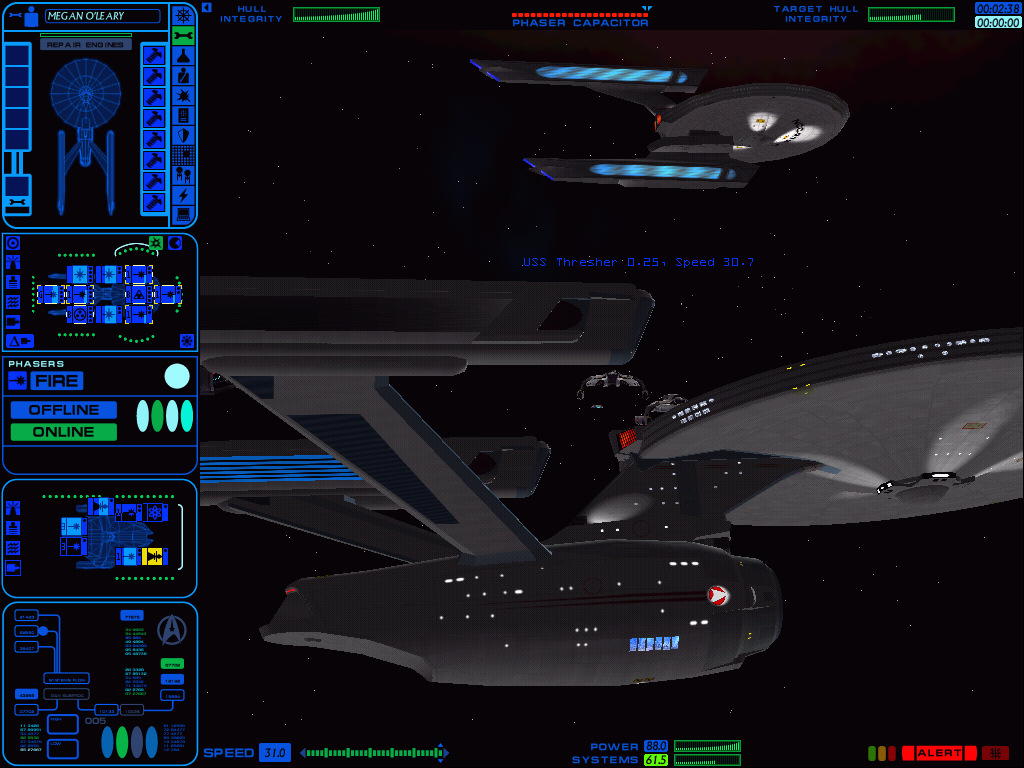Open the engineering wrench station

(183, 36)
